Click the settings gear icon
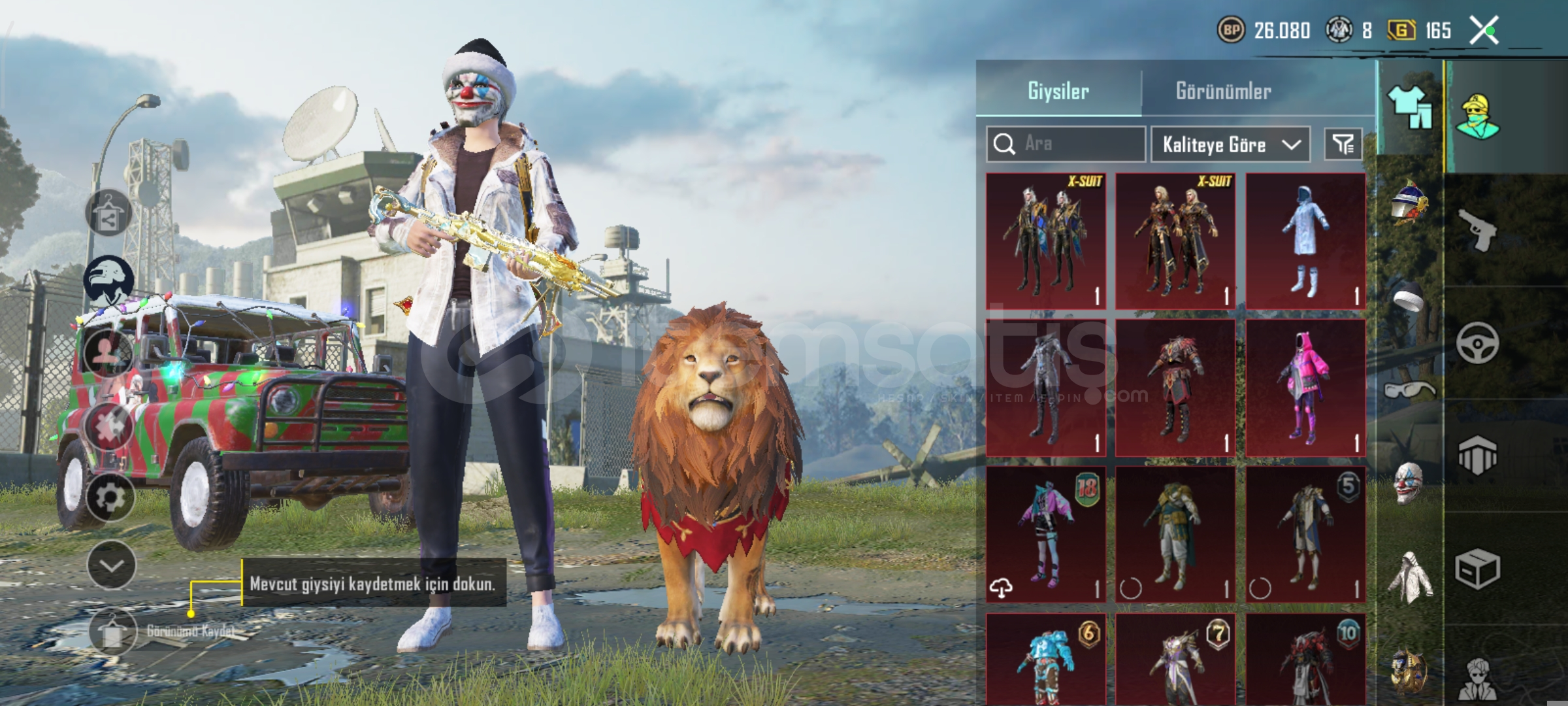The height and width of the screenshot is (706, 1568). click(x=110, y=497)
